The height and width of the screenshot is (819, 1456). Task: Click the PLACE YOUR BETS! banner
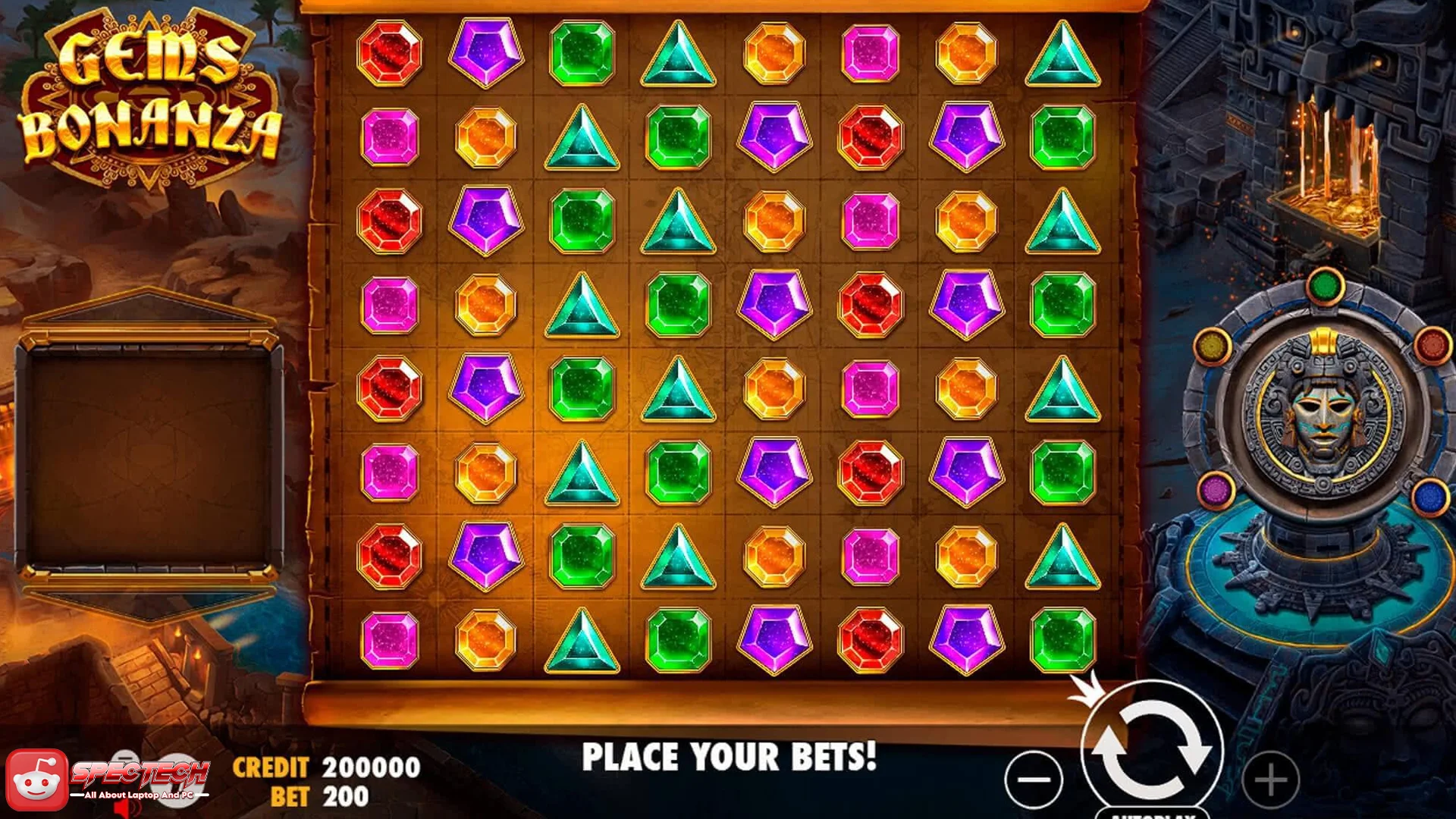click(732, 755)
